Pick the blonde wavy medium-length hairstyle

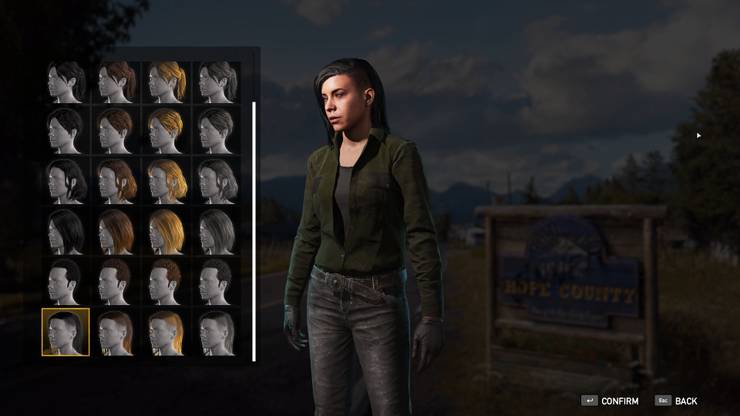point(166,181)
